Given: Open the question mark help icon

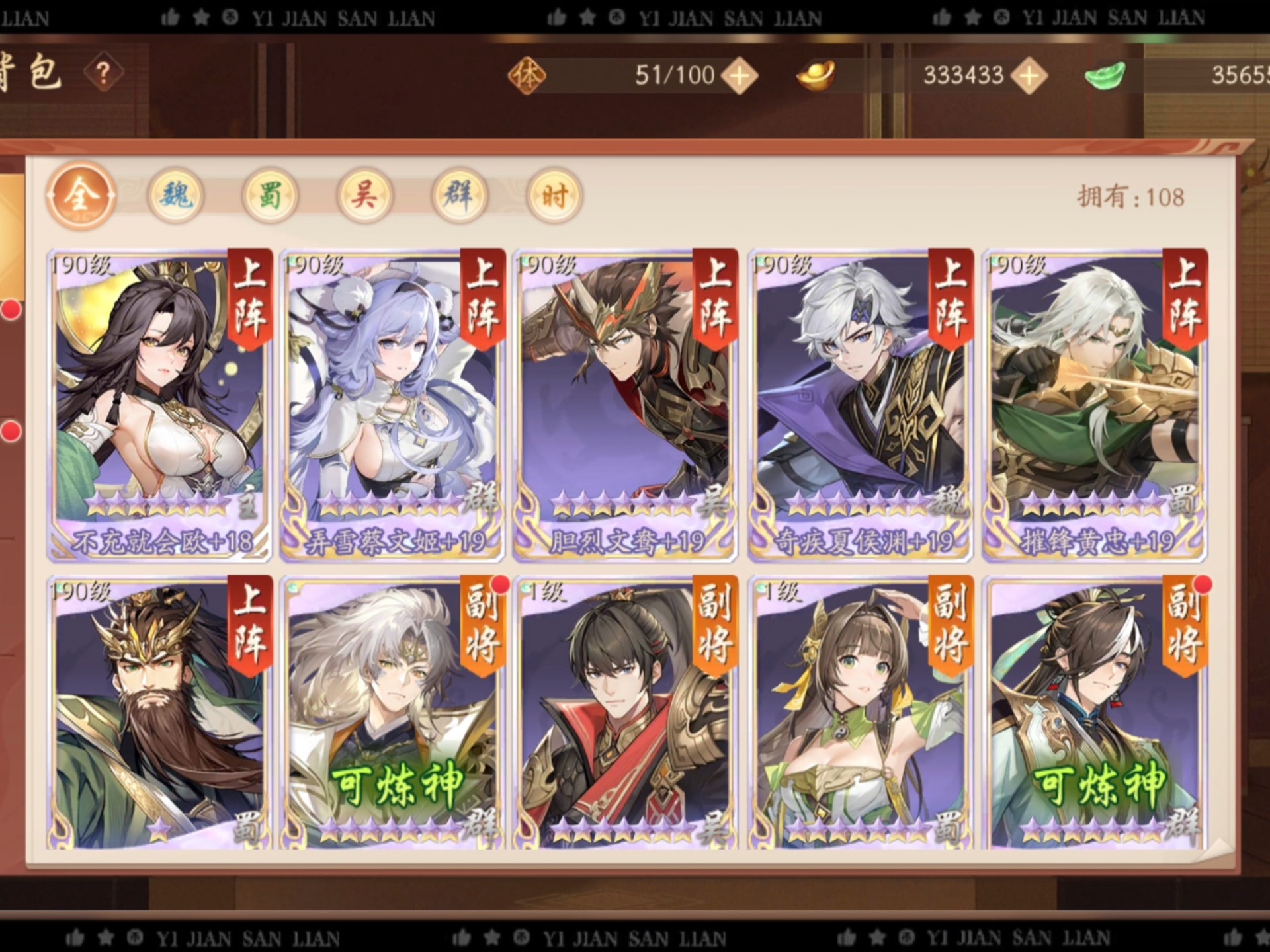Looking at the screenshot, I should click(103, 73).
